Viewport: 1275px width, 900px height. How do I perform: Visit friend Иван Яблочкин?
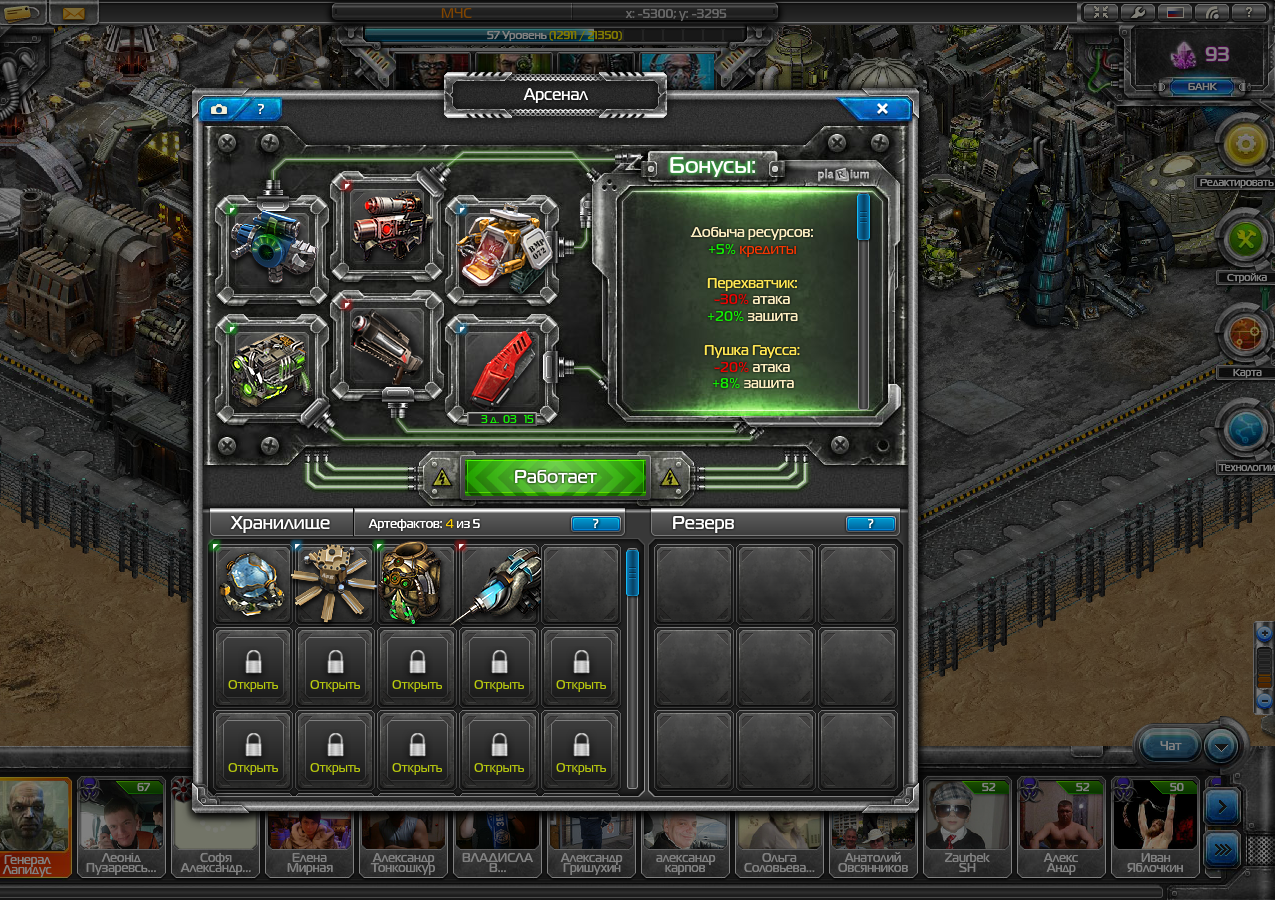[1155, 826]
